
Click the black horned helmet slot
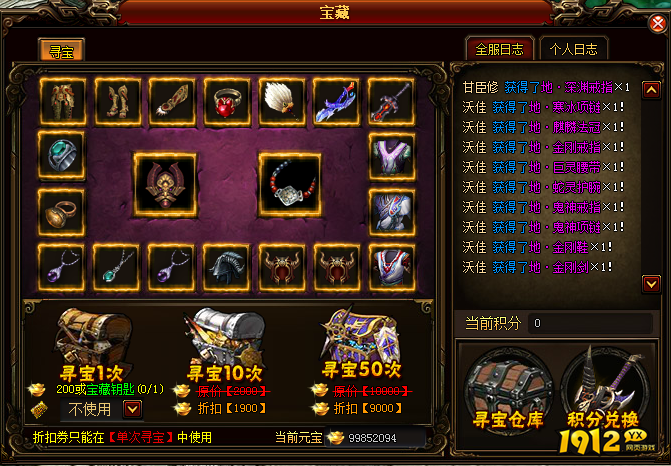coord(227,265)
